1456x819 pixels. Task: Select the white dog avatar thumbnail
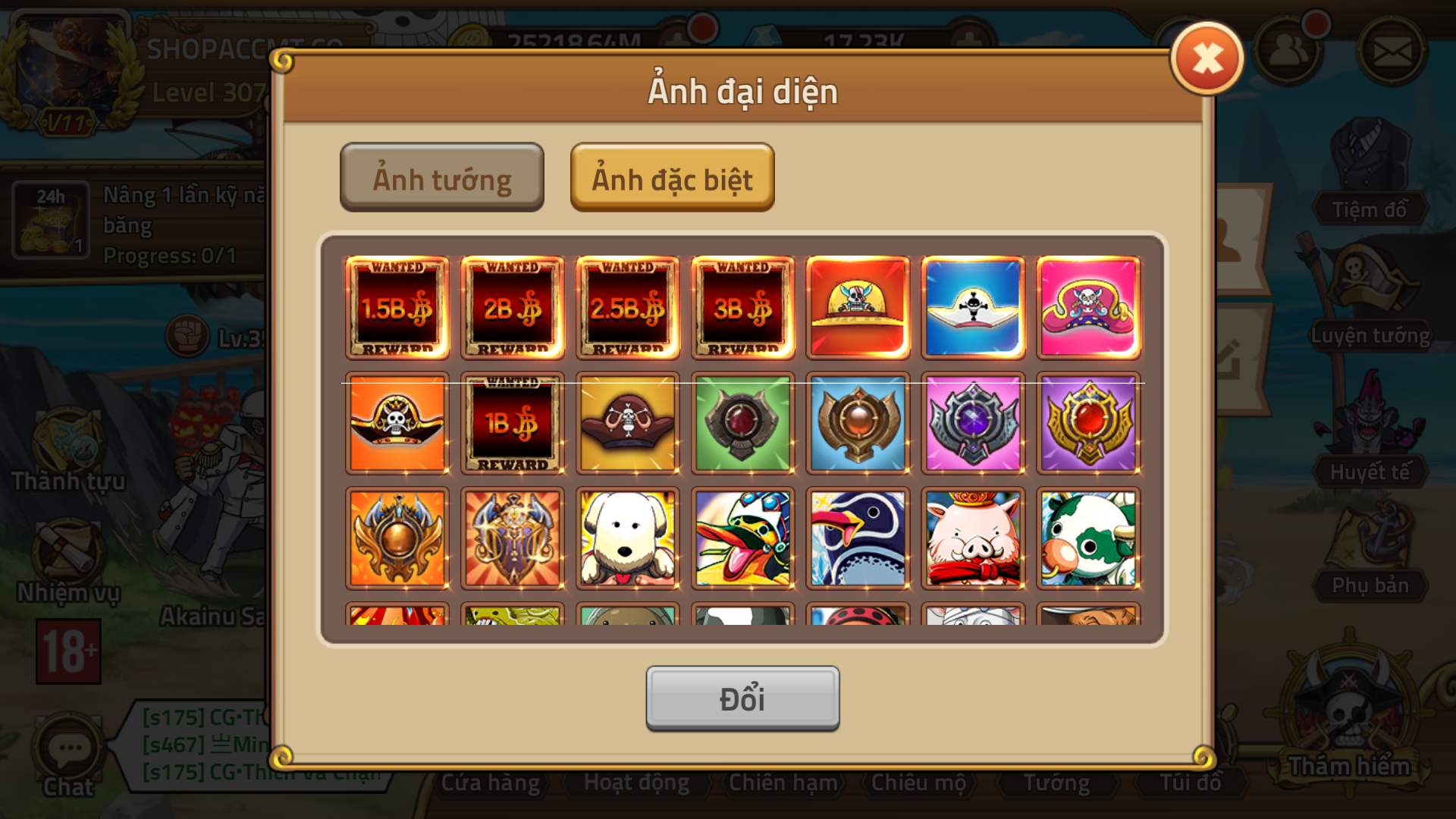627,538
